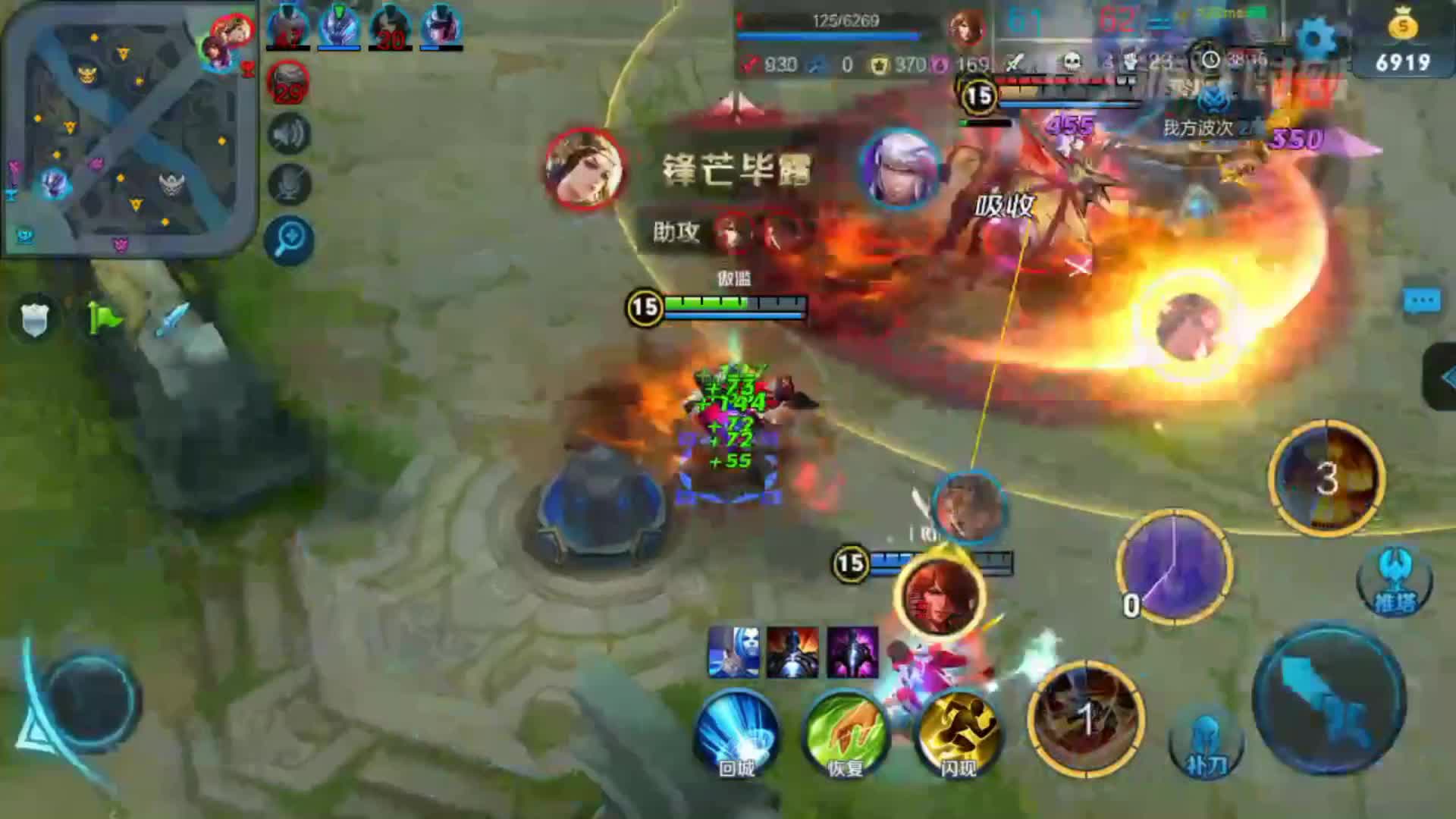Send the blue sword attack signal

(173, 318)
